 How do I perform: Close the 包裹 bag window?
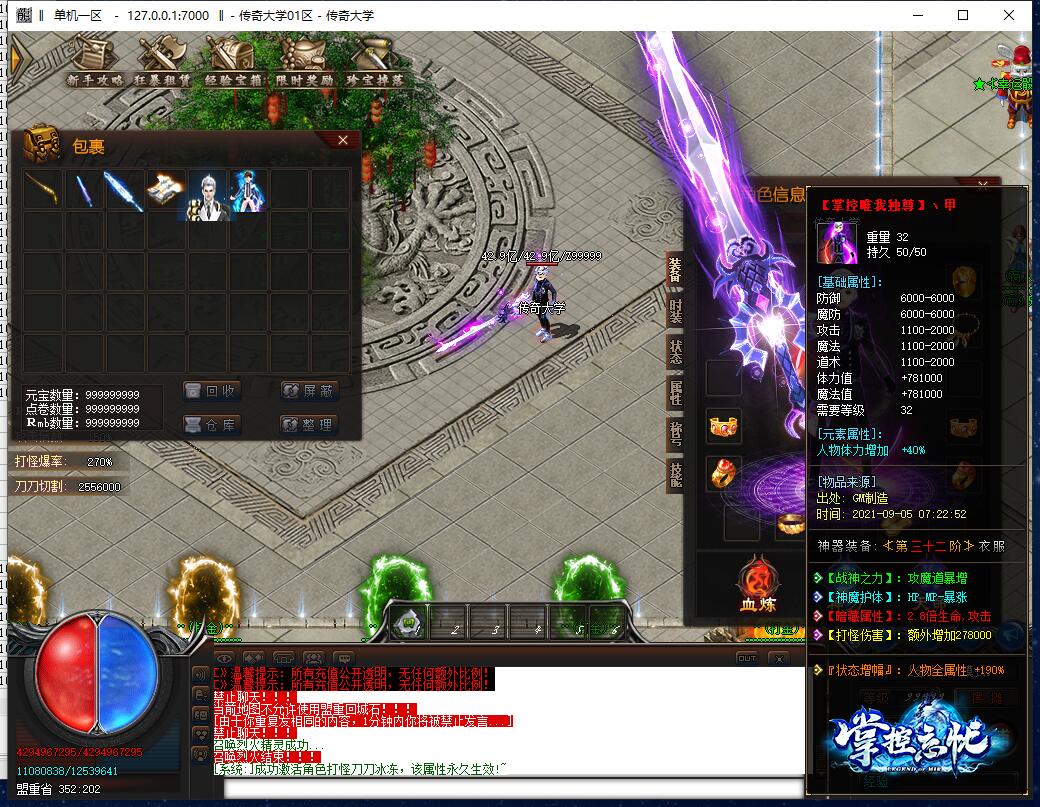pyautogui.click(x=343, y=141)
